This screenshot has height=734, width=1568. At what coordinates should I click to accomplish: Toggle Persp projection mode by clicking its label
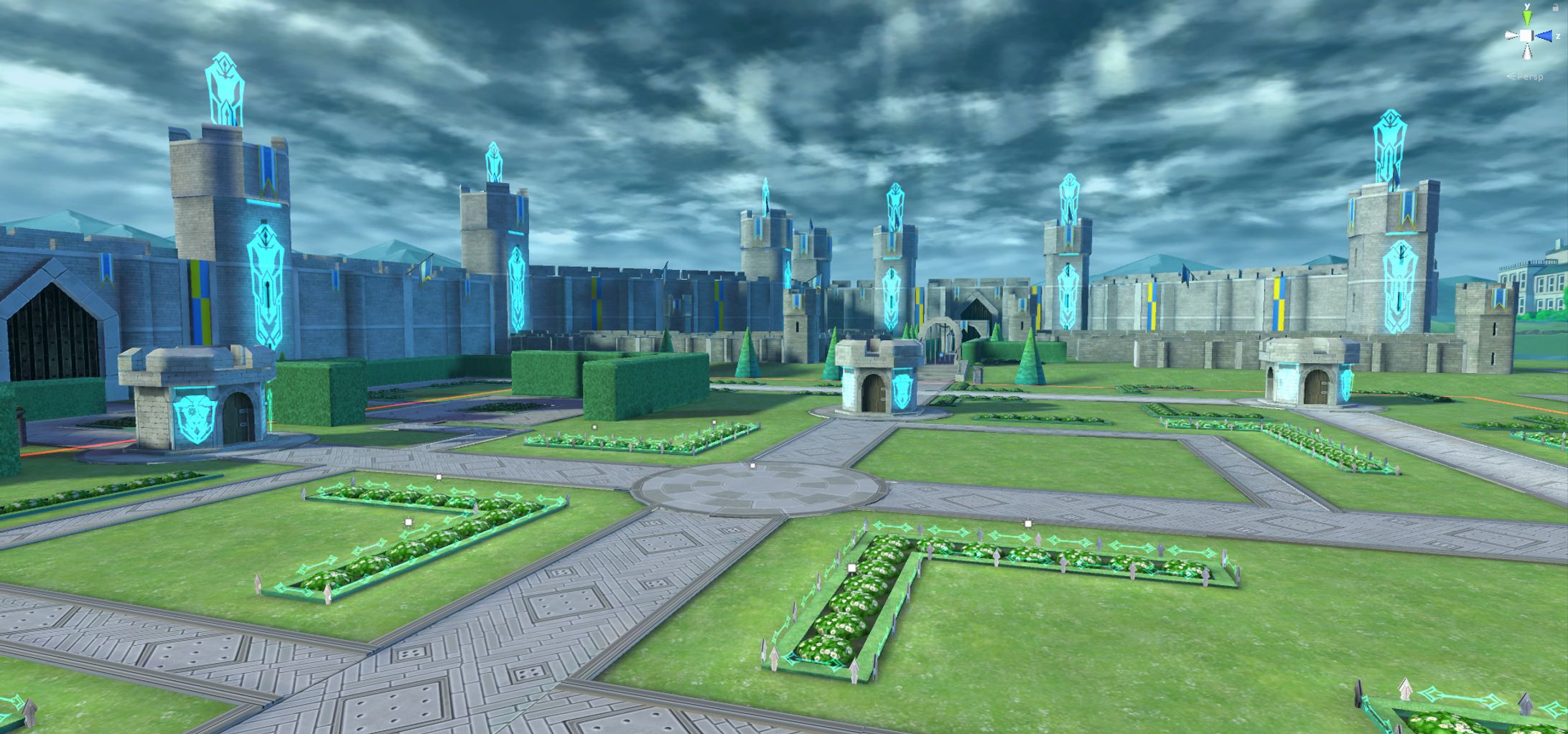(x=1530, y=77)
